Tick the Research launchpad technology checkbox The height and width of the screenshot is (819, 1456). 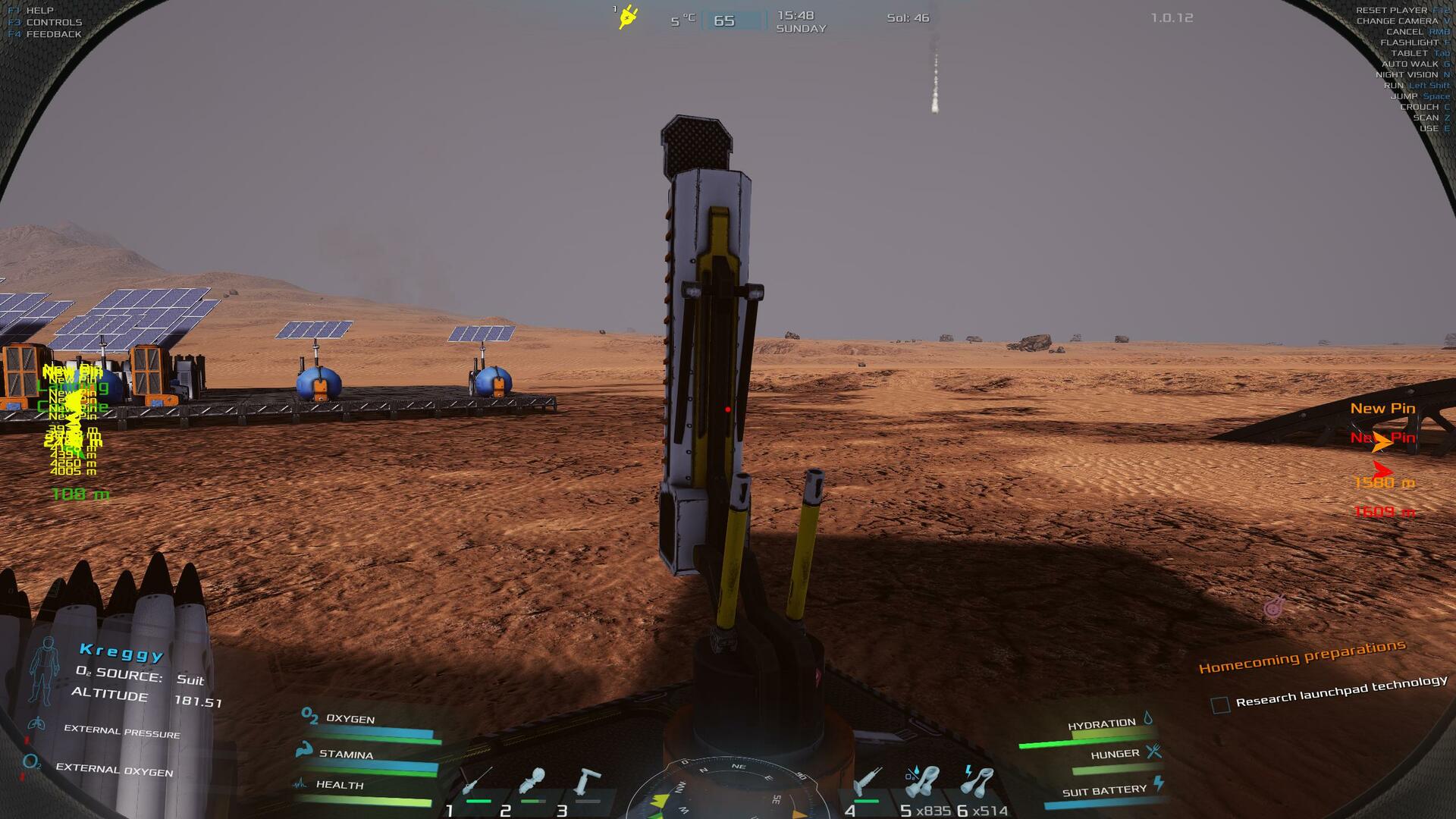[1220, 705]
